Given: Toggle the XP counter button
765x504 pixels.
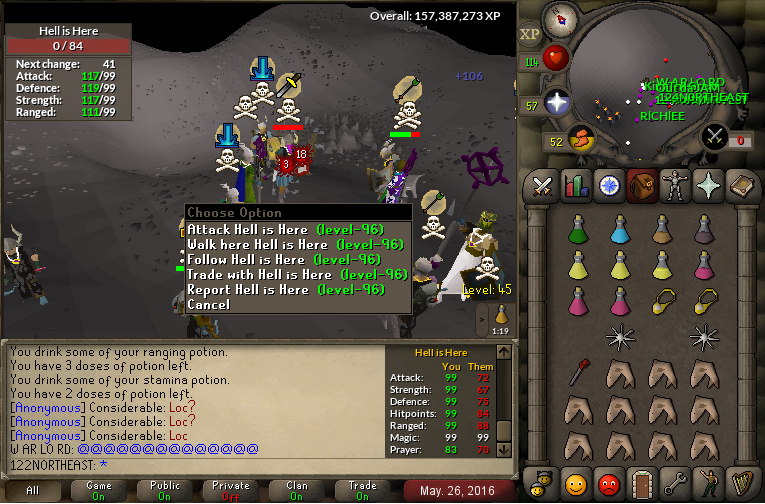Looking at the screenshot, I should [x=529, y=34].
